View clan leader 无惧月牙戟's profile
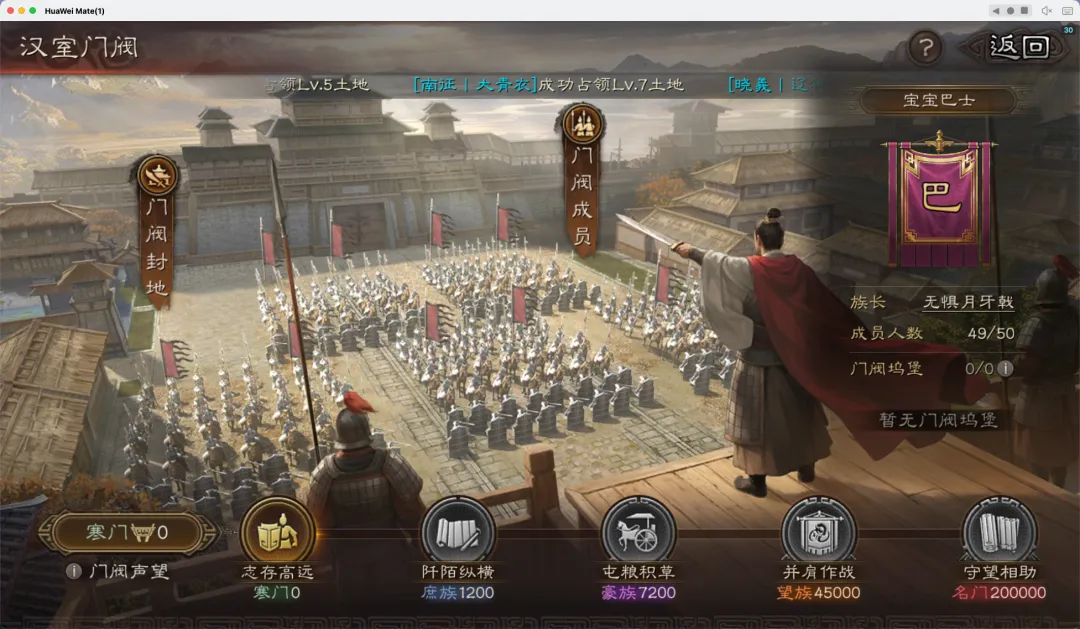 click(x=968, y=302)
